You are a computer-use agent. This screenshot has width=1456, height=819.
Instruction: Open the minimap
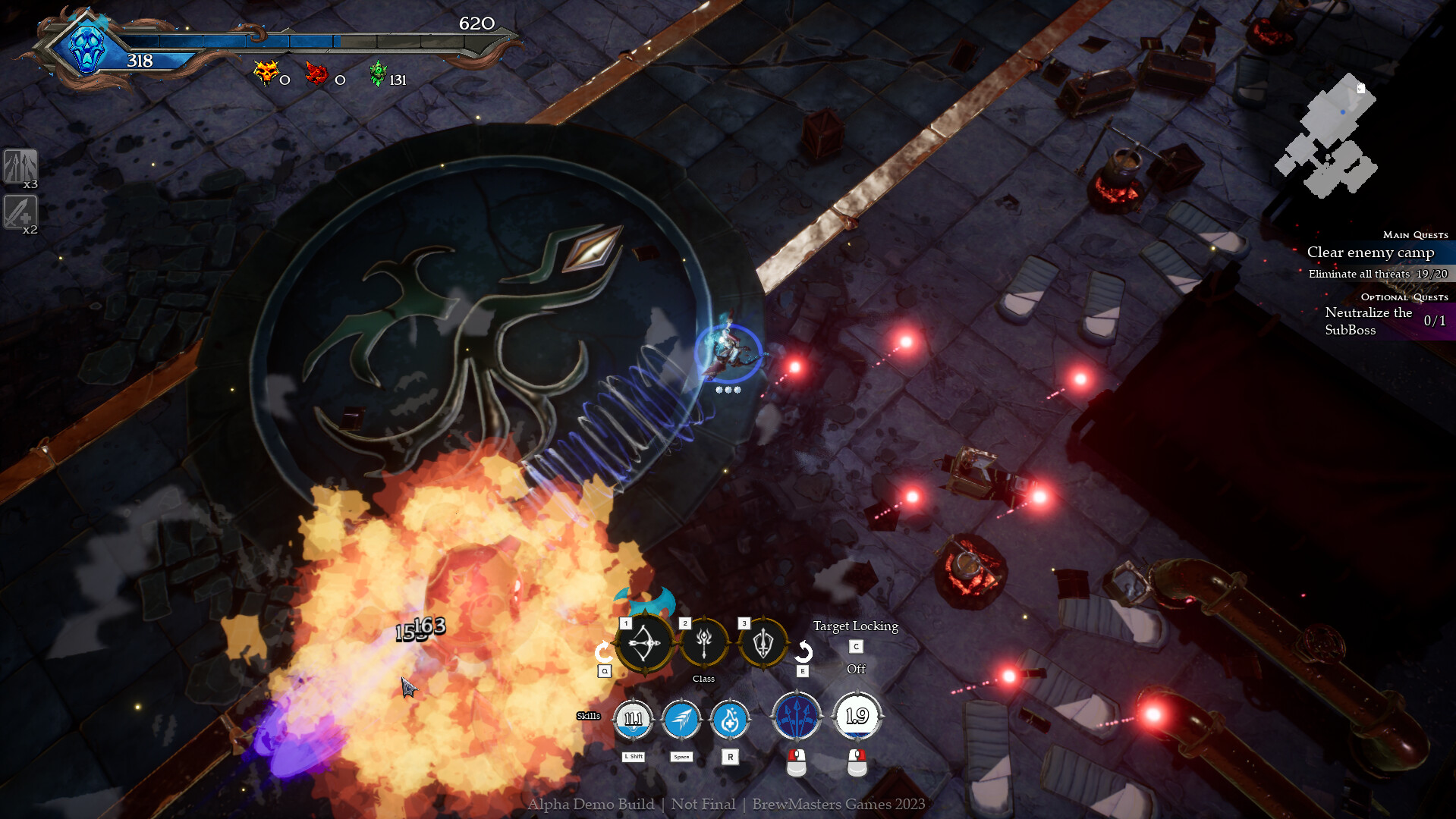(x=1327, y=136)
